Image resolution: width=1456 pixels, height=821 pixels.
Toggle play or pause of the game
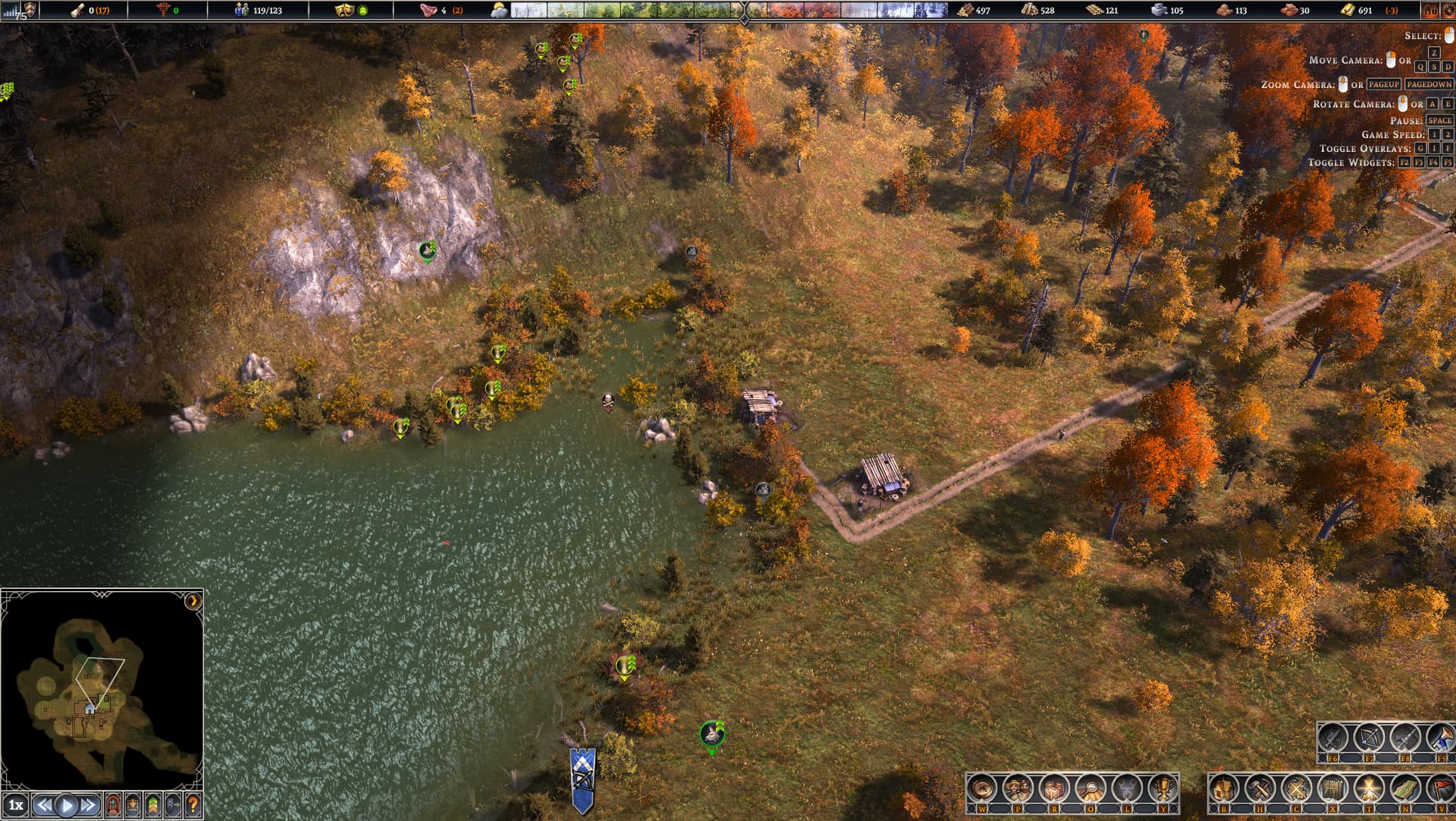coord(67,805)
